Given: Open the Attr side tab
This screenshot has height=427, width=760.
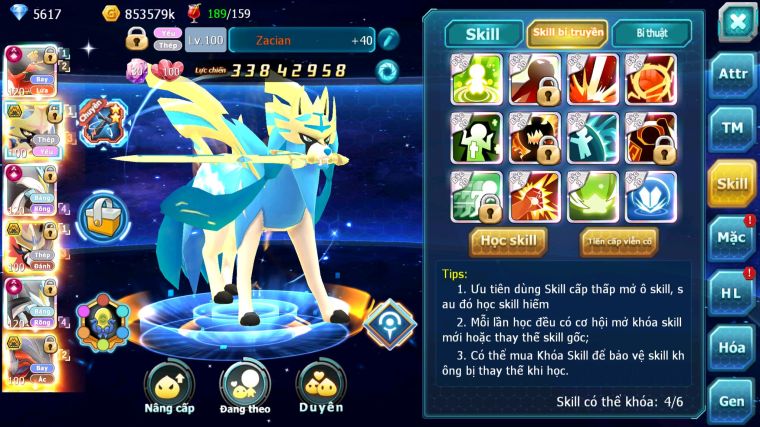Looking at the screenshot, I should pyautogui.click(x=732, y=75).
